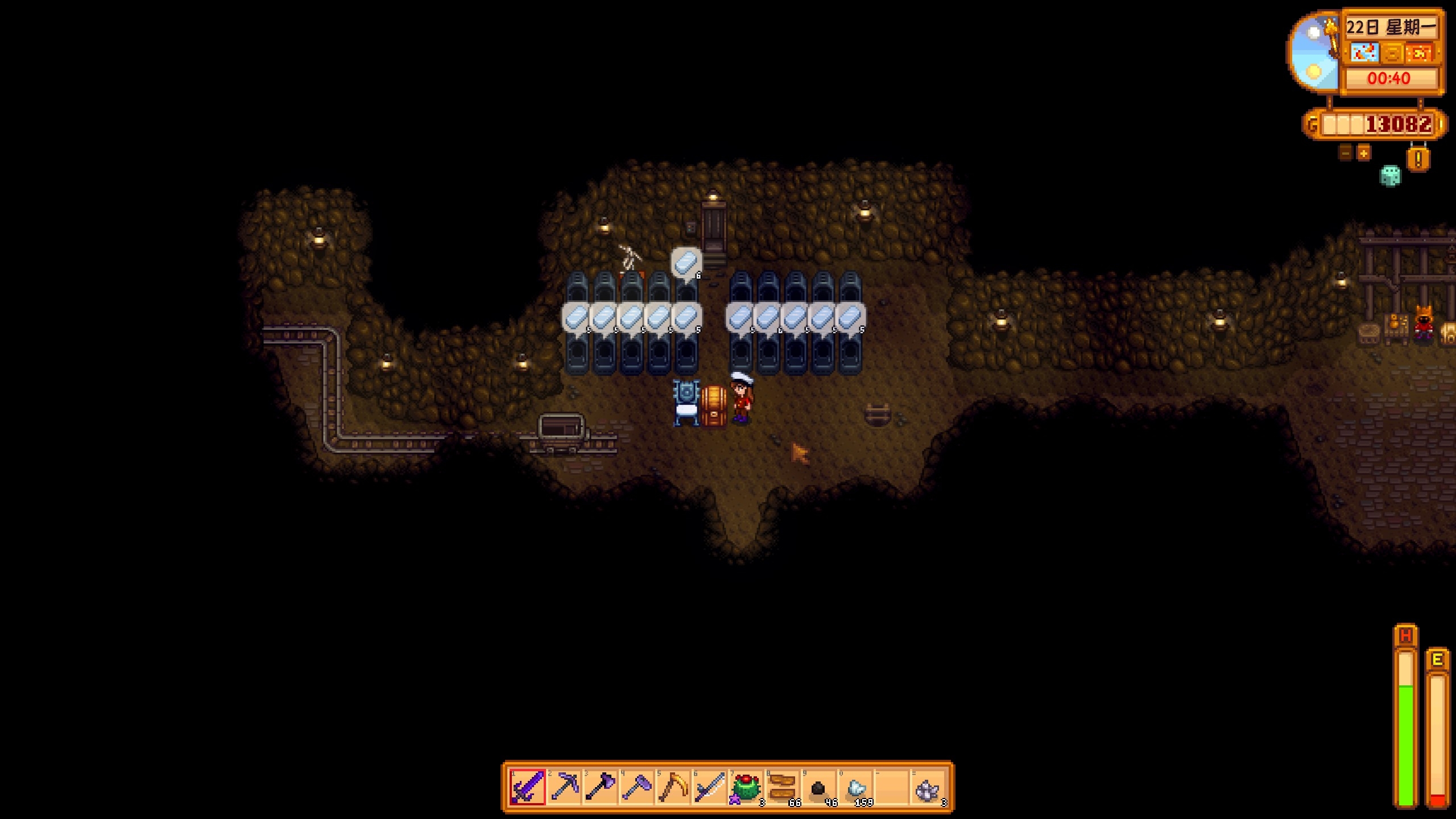
Task: Zoom out with the minus button
Action: pyautogui.click(x=1345, y=153)
